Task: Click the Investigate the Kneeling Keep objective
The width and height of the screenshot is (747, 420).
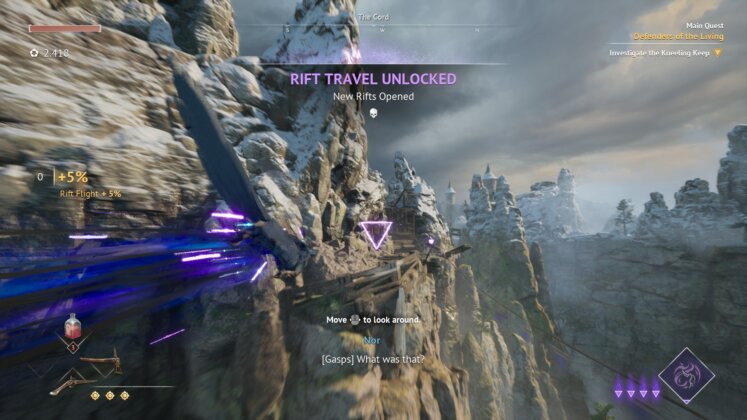Action: (664, 52)
